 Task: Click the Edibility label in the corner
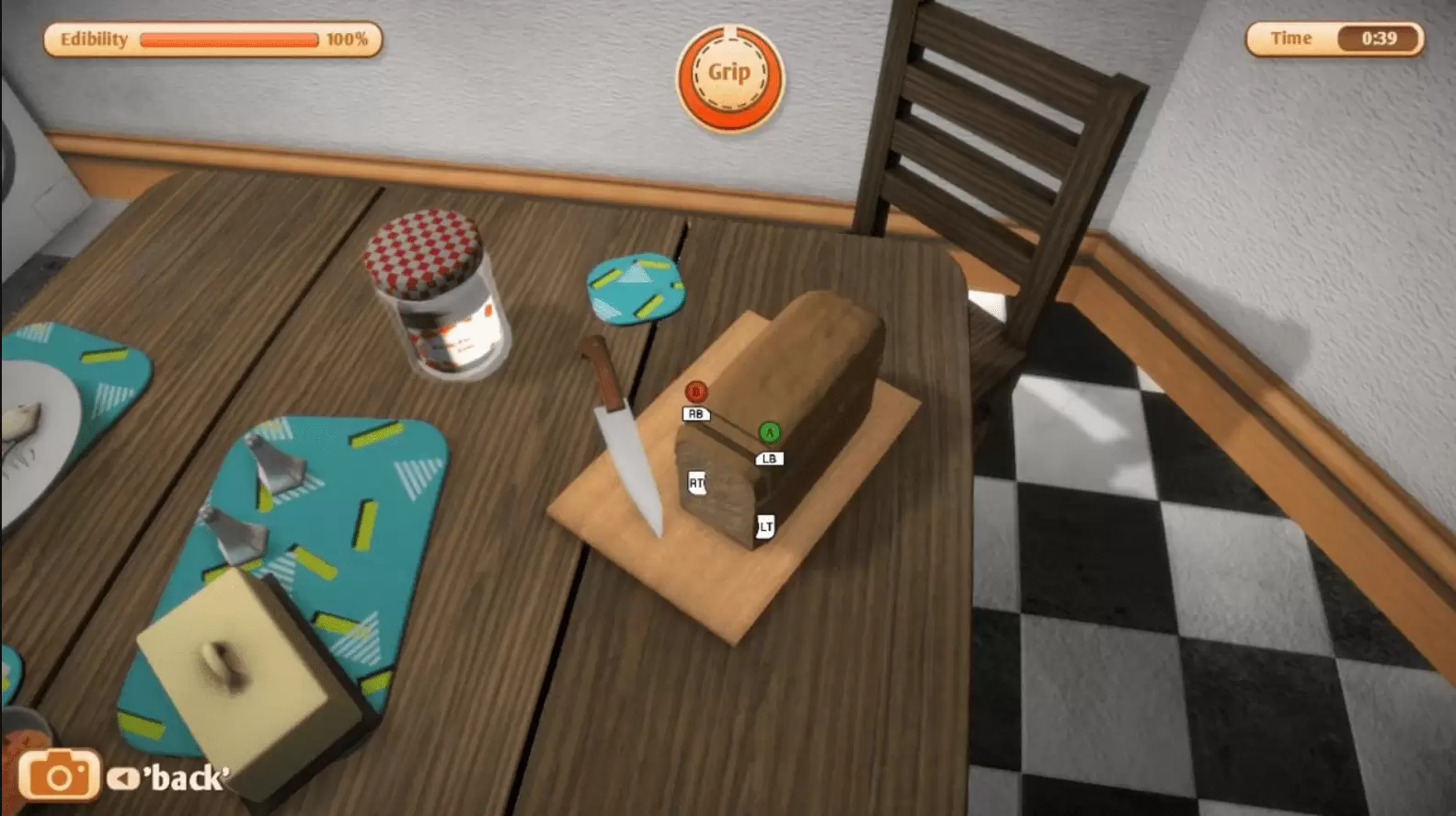pyautogui.click(x=93, y=39)
